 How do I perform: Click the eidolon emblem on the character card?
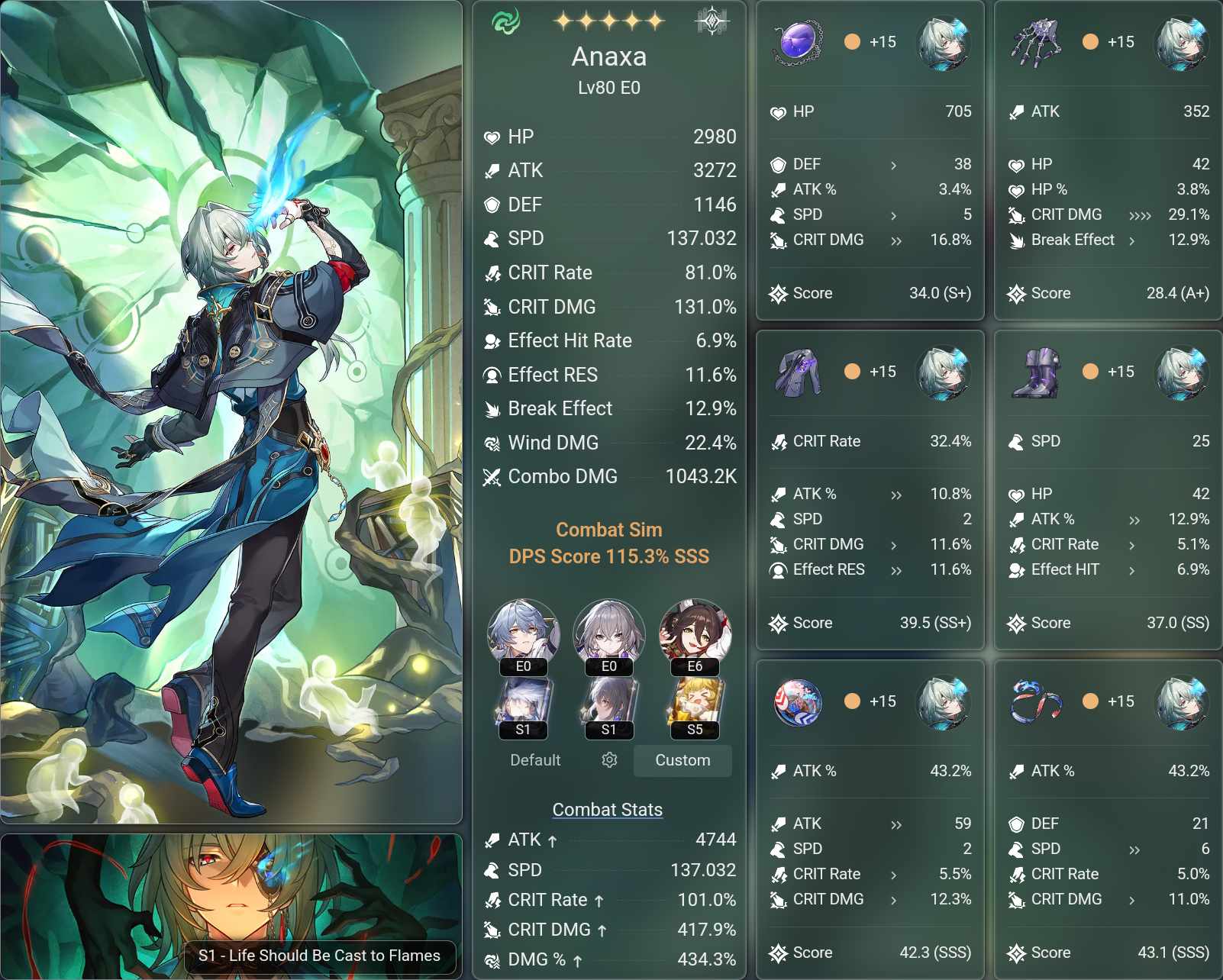coord(710,21)
